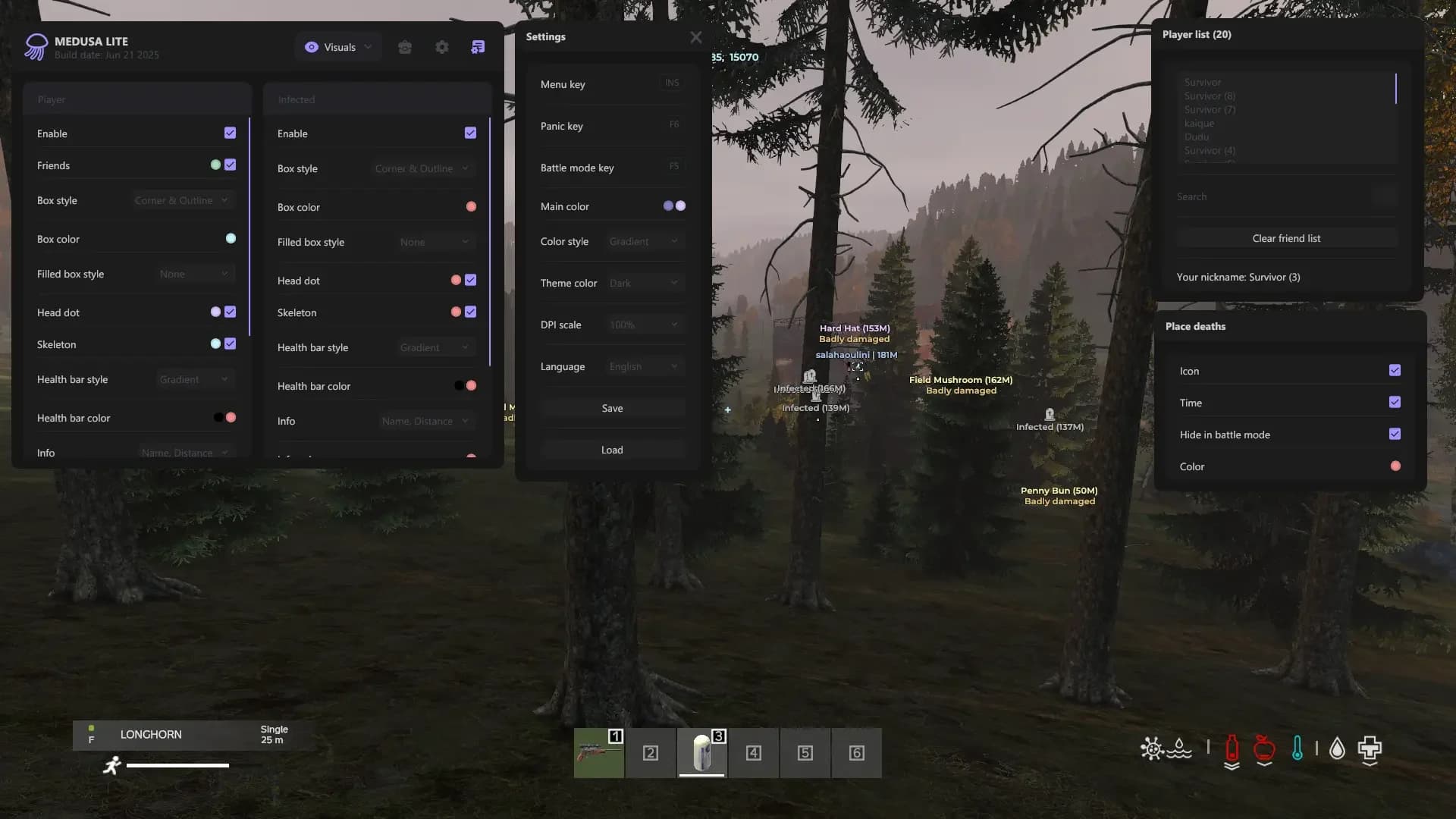Image resolution: width=1456 pixels, height=819 pixels.
Task: Click the Place deaths color swatch
Action: click(x=1396, y=466)
